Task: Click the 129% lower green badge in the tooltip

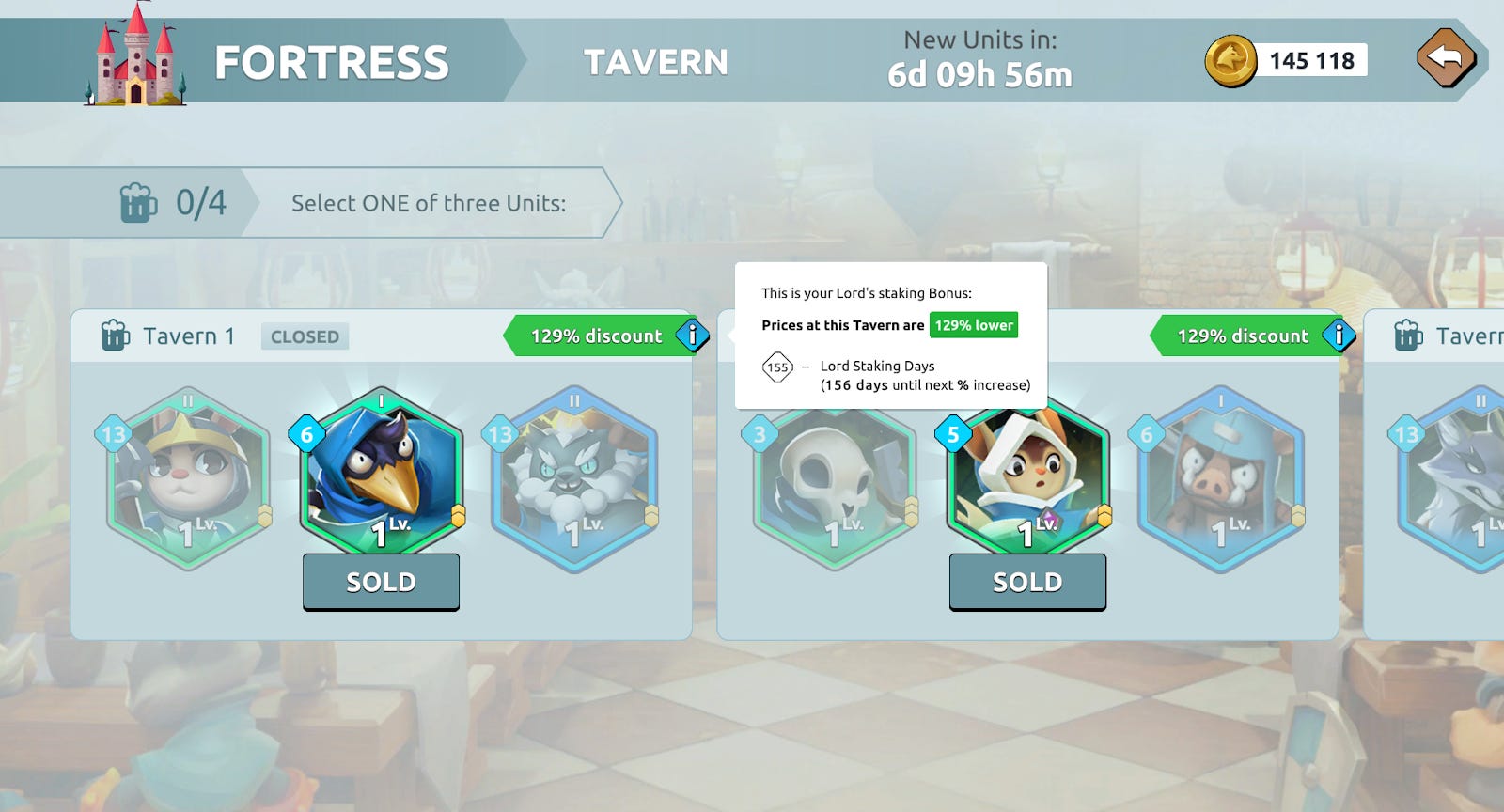Action: 973,325
